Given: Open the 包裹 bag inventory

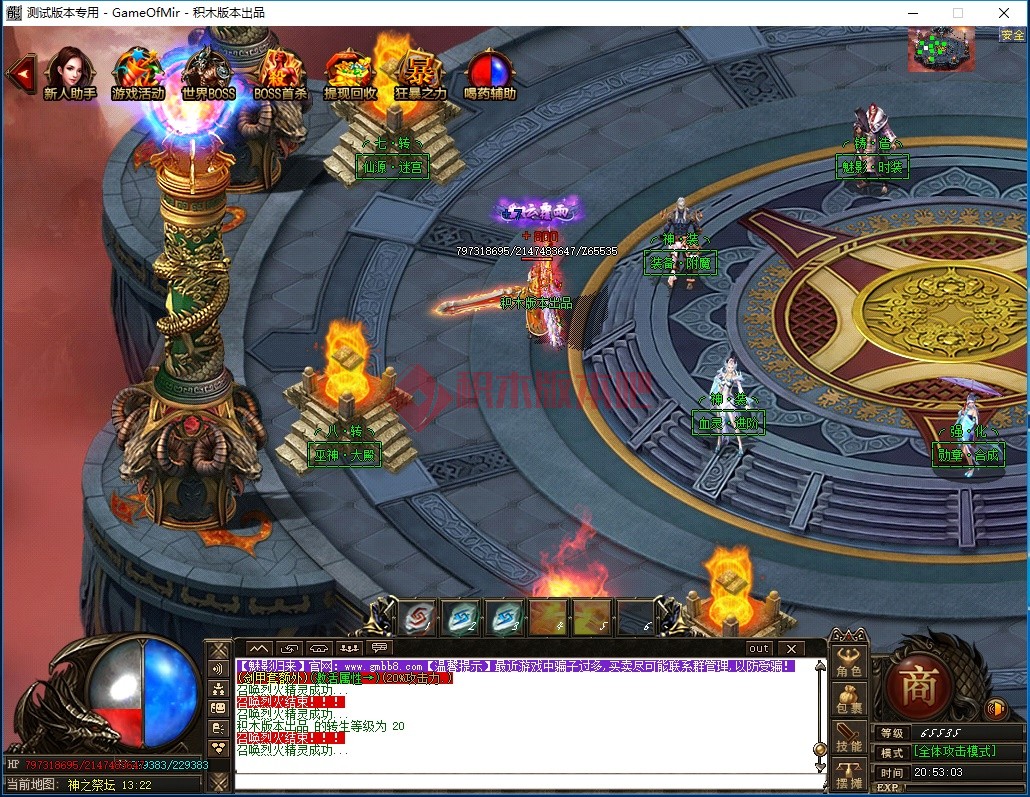Looking at the screenshot, I should point(849,698).
